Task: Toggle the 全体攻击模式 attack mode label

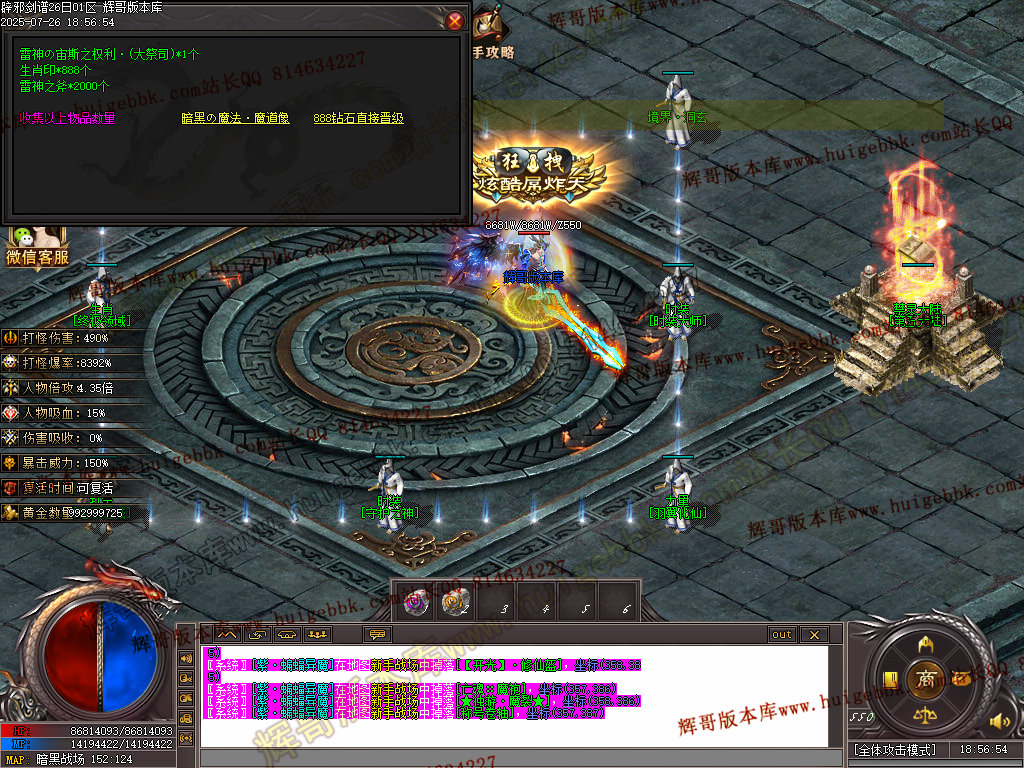Action: pyautogui.click(x=895, y=749)
